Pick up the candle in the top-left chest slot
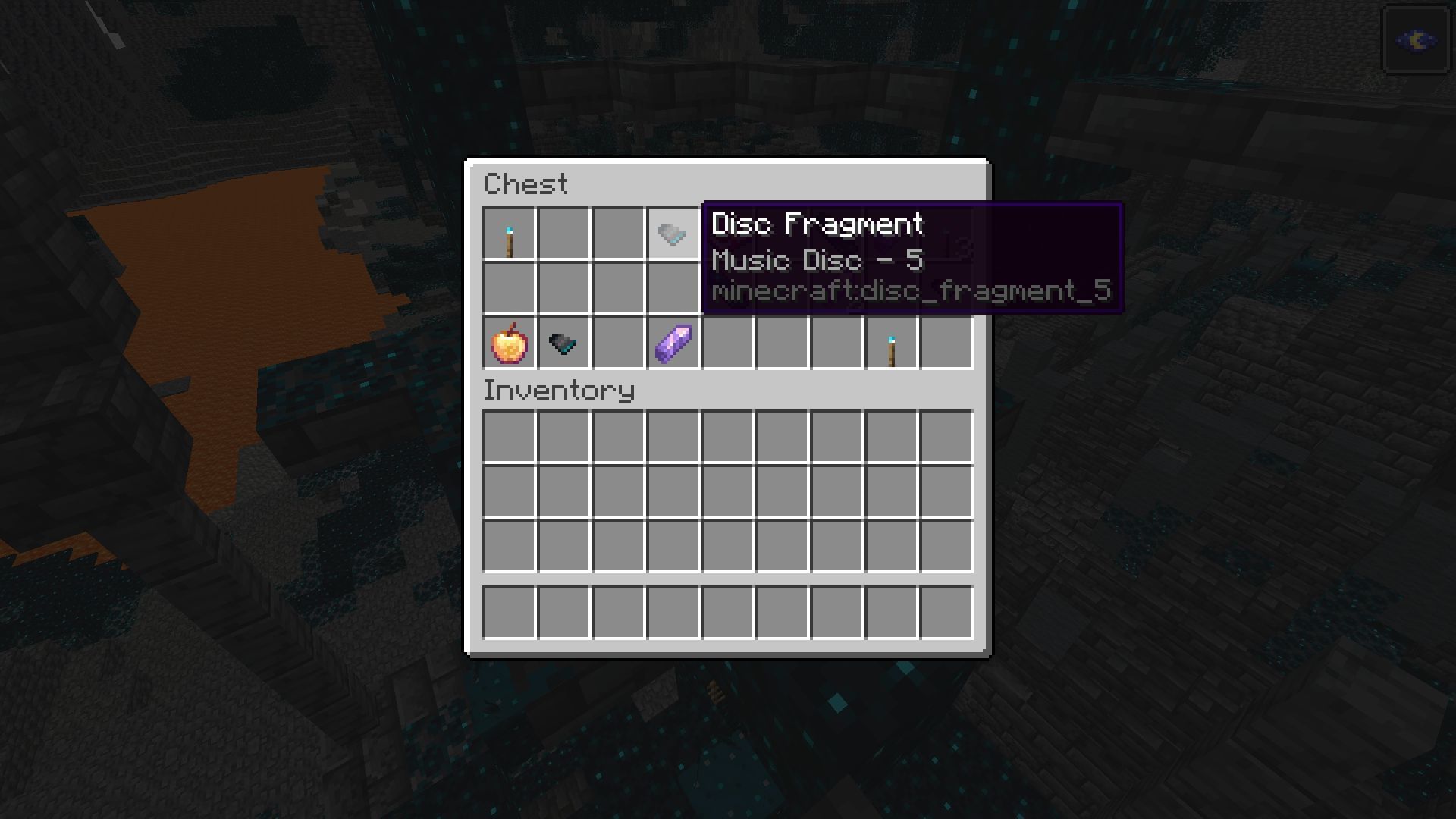The height and width of the screenshot is (819, 1456). (508, 234)
